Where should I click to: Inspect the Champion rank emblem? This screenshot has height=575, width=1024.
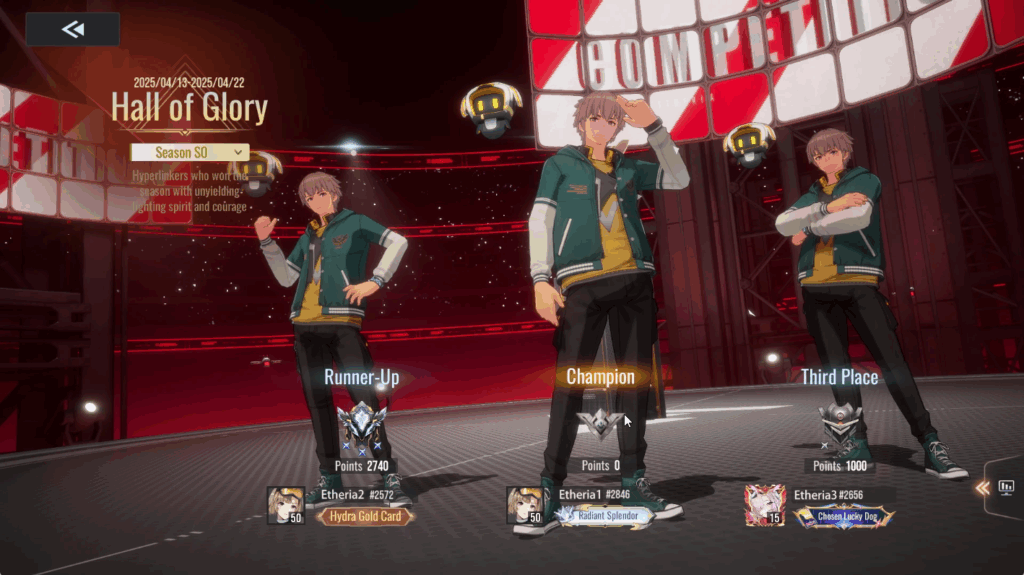[x=600, y=425]
